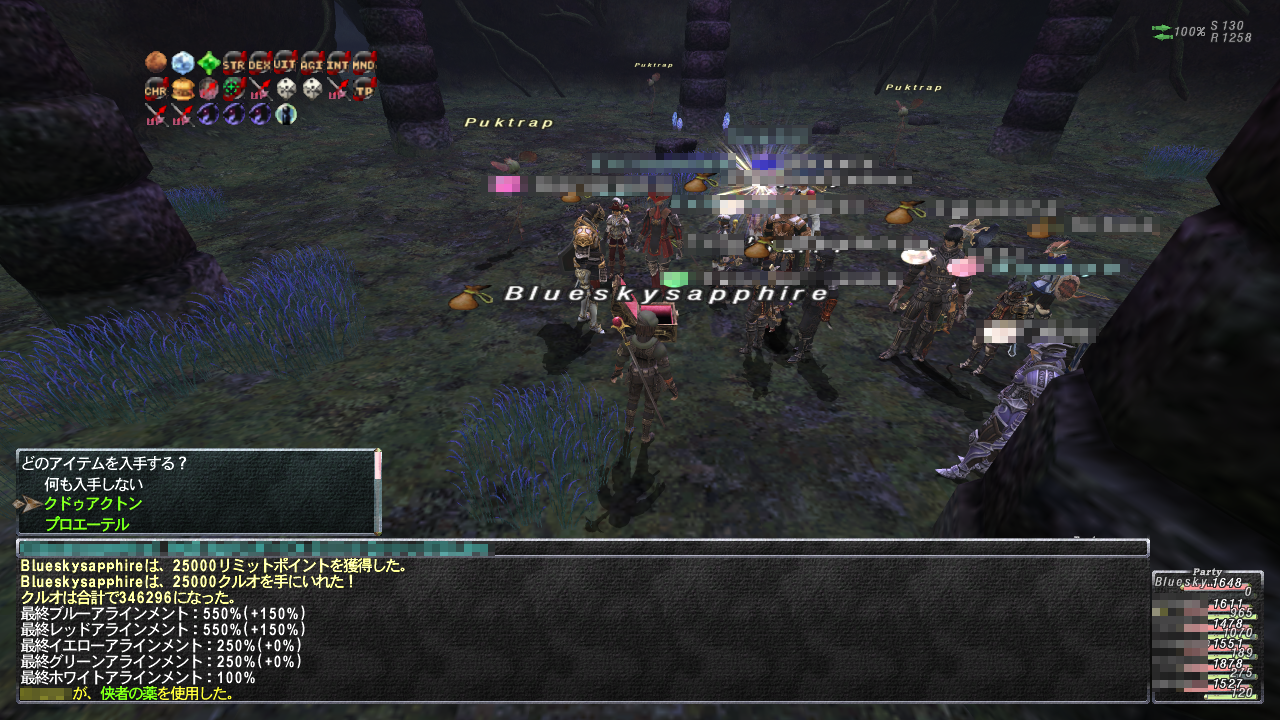
Task: Choose クドゥアクトン from the item list
Action: 93,504
